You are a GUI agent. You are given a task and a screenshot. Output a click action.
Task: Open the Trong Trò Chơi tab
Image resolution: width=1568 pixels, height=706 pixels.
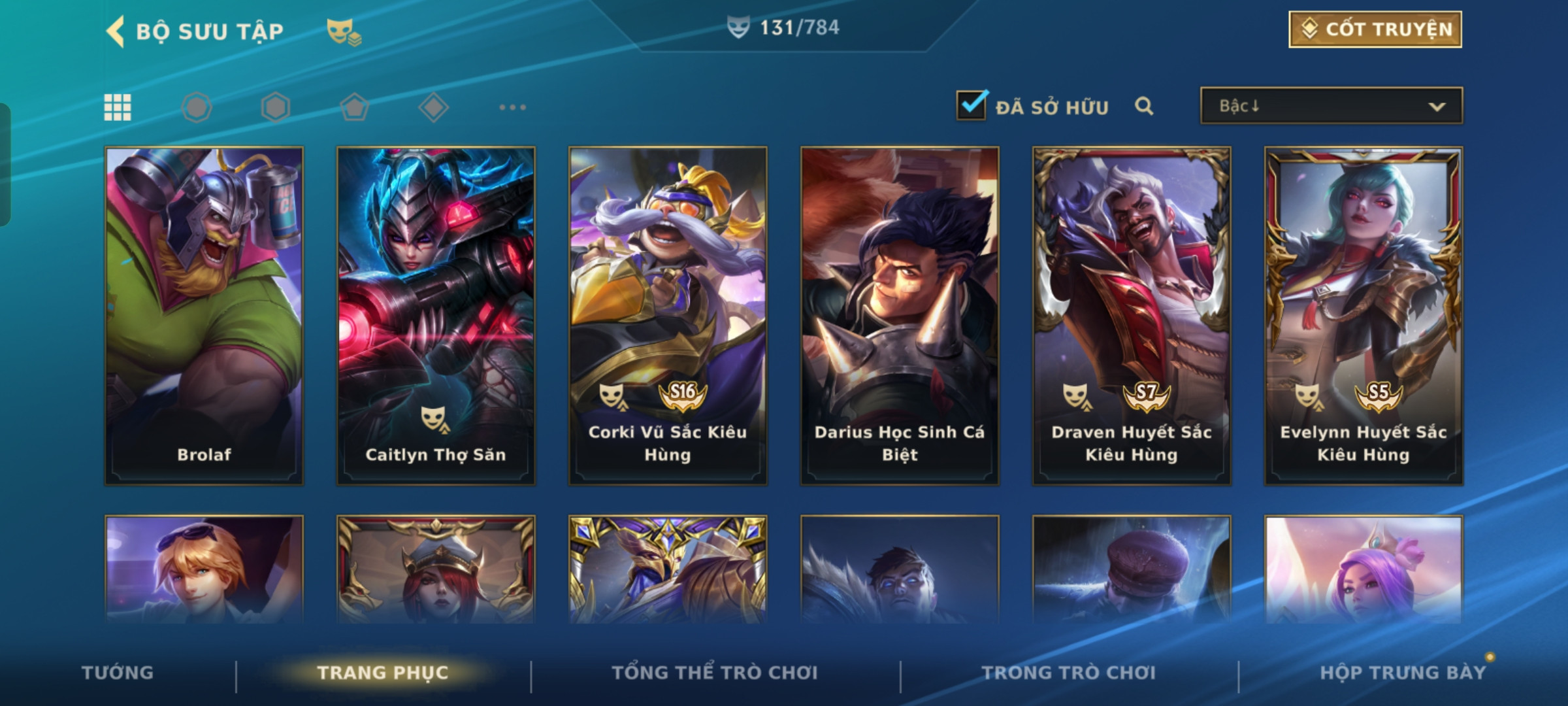tap(1069, 673)
